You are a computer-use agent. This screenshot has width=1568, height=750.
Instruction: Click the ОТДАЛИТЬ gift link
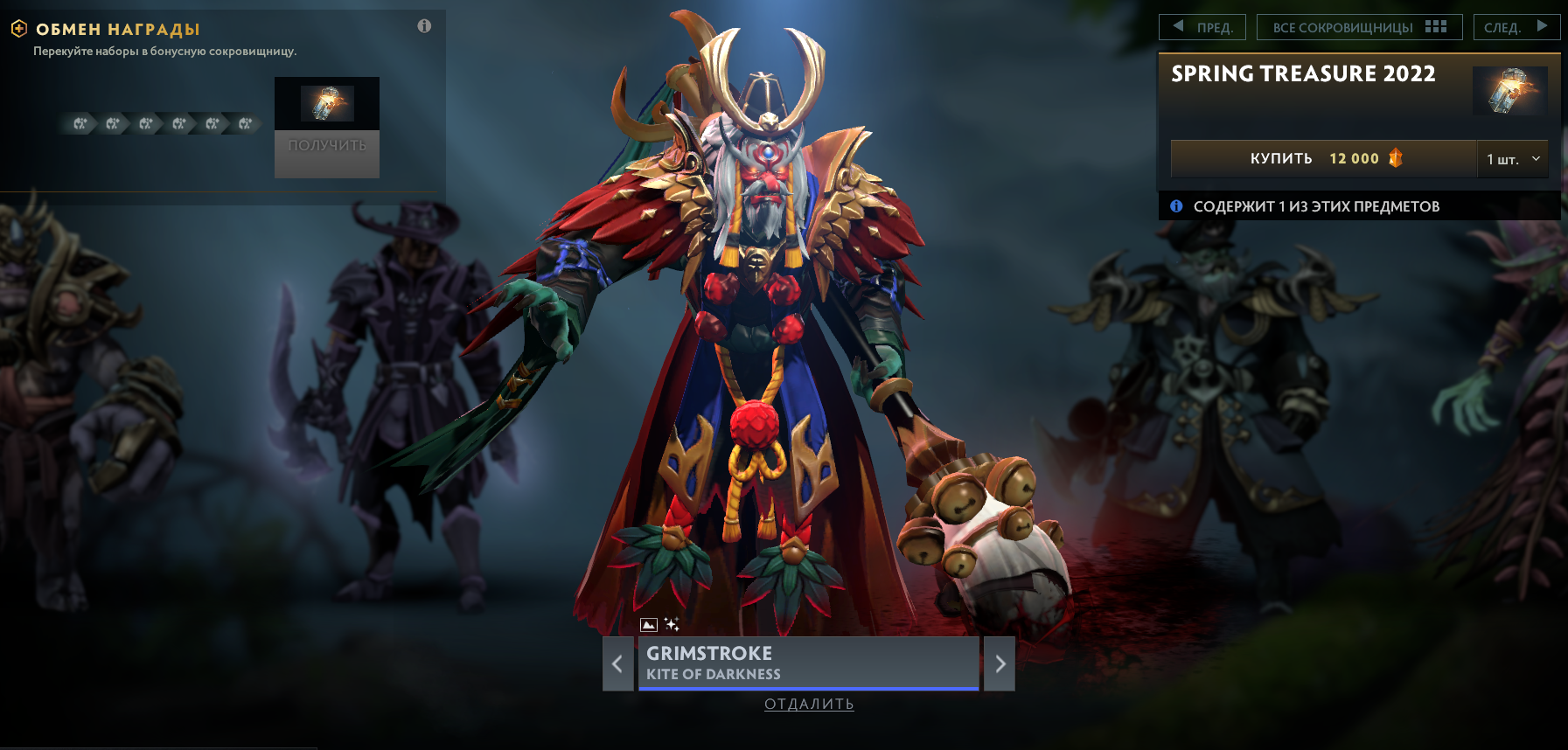(808, 704)
